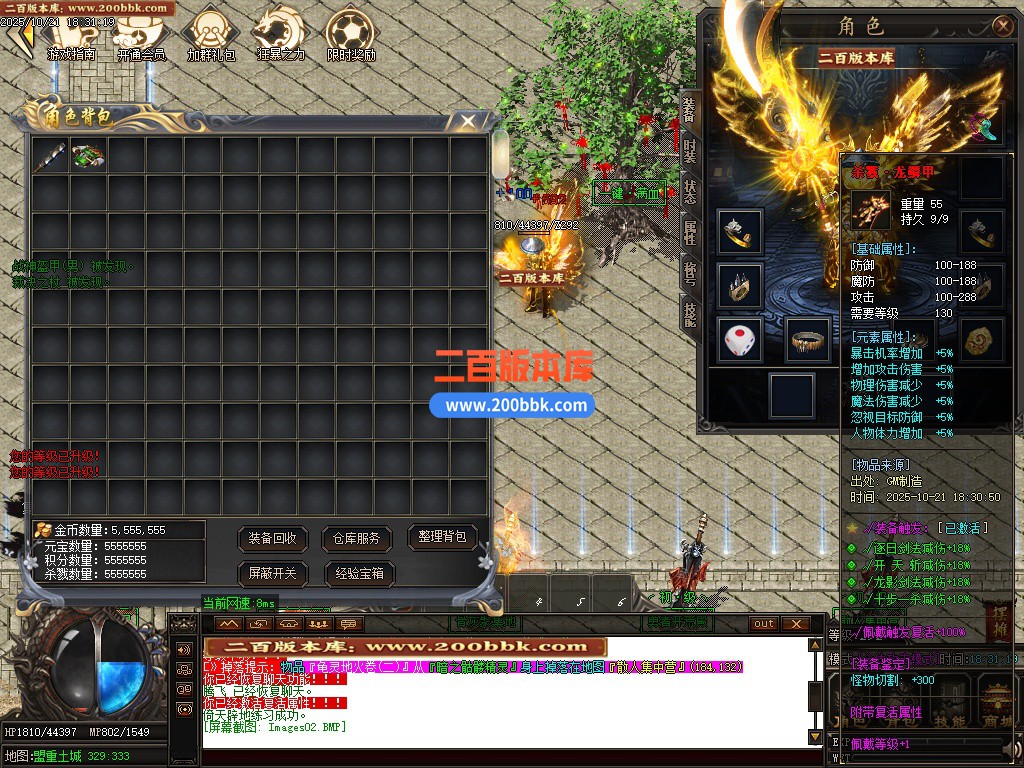Image resolution: width=1024 pixels, height=768 pixels.
Task: Sort the bag with 整理背包
Action: click(442, 537)
